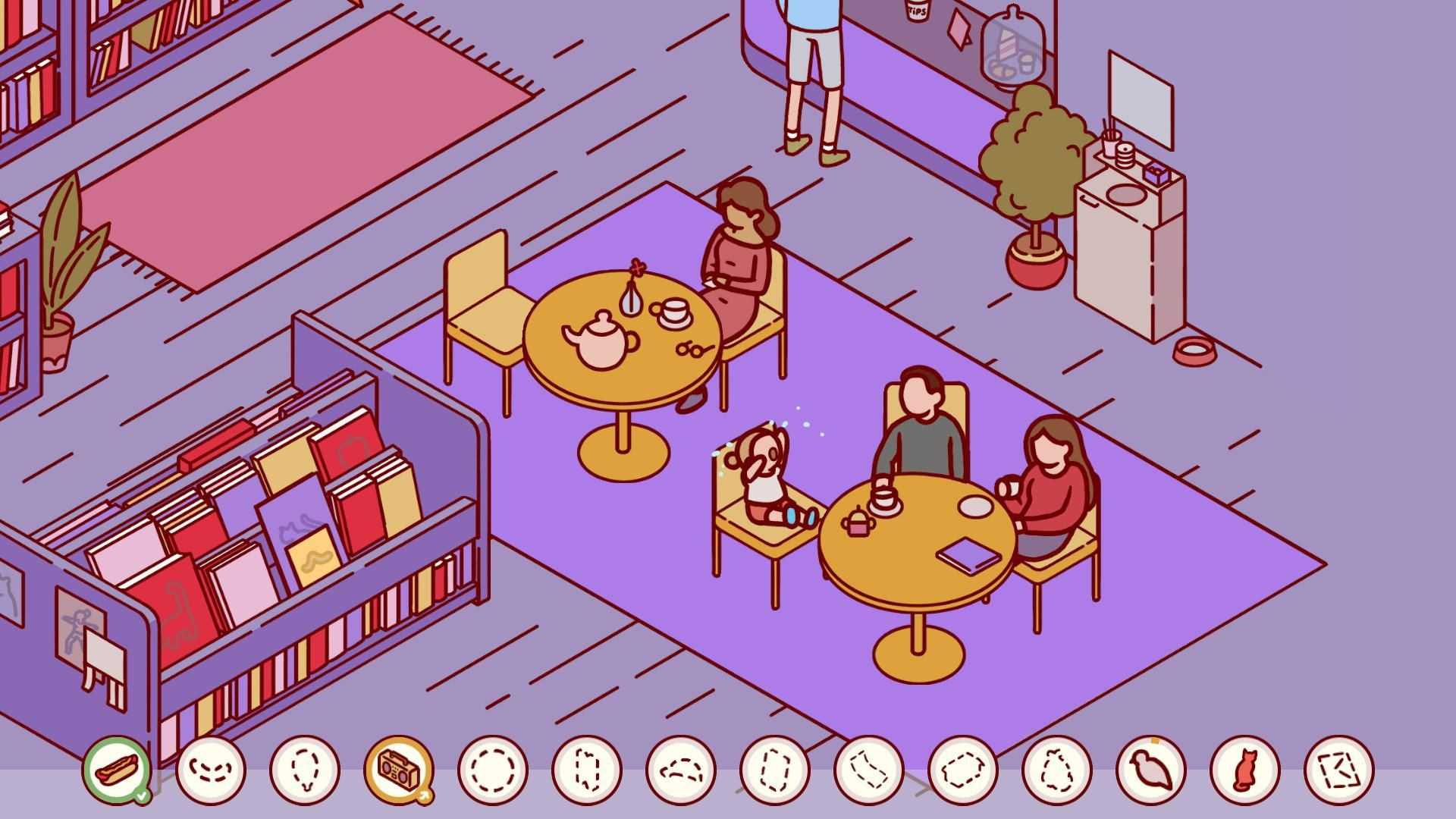Pick the balloon-shaped dashed outline slot
This screenshot has height=819, width=1456.
tap(304, 770)
